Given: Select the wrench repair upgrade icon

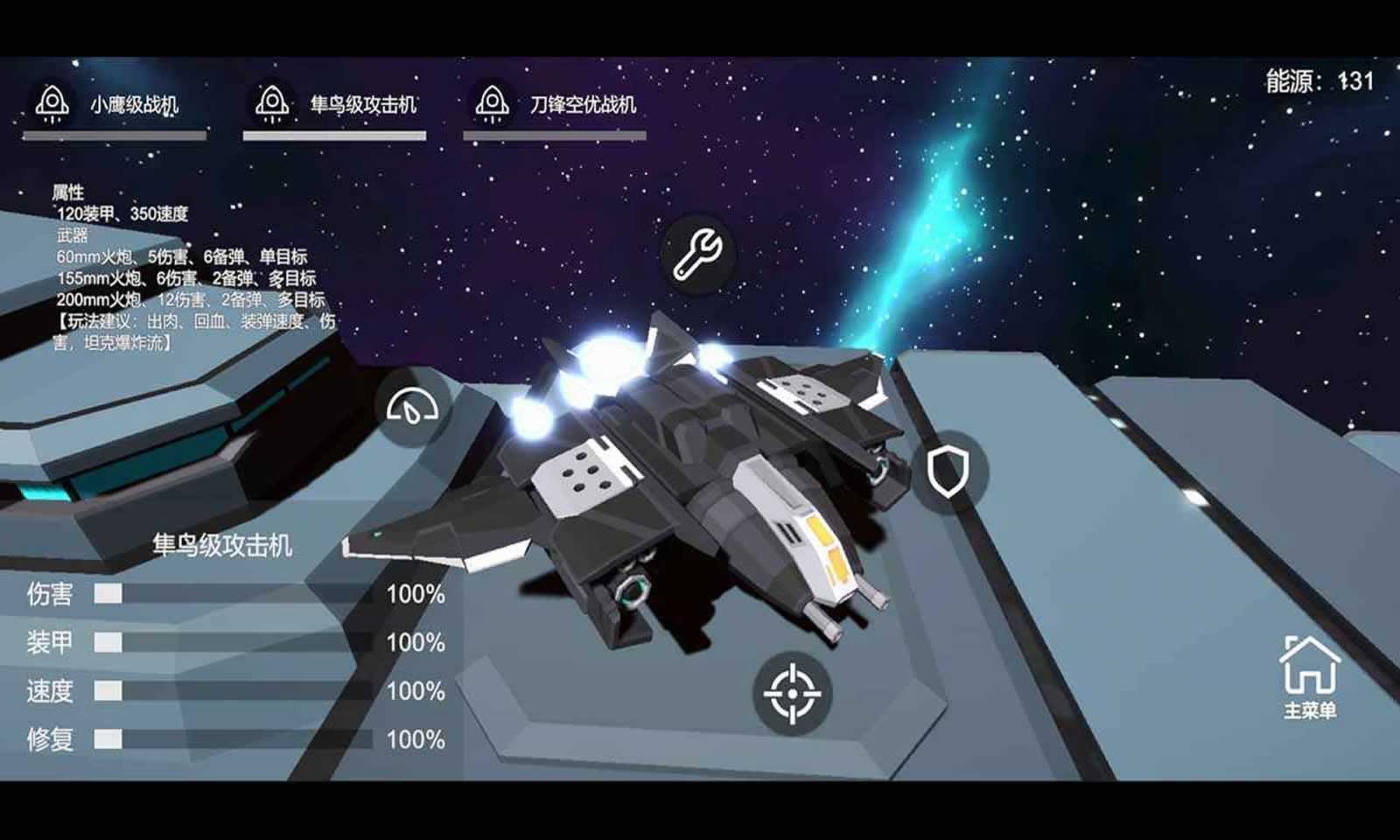Looking at the screenshot, I should point(697,254).
